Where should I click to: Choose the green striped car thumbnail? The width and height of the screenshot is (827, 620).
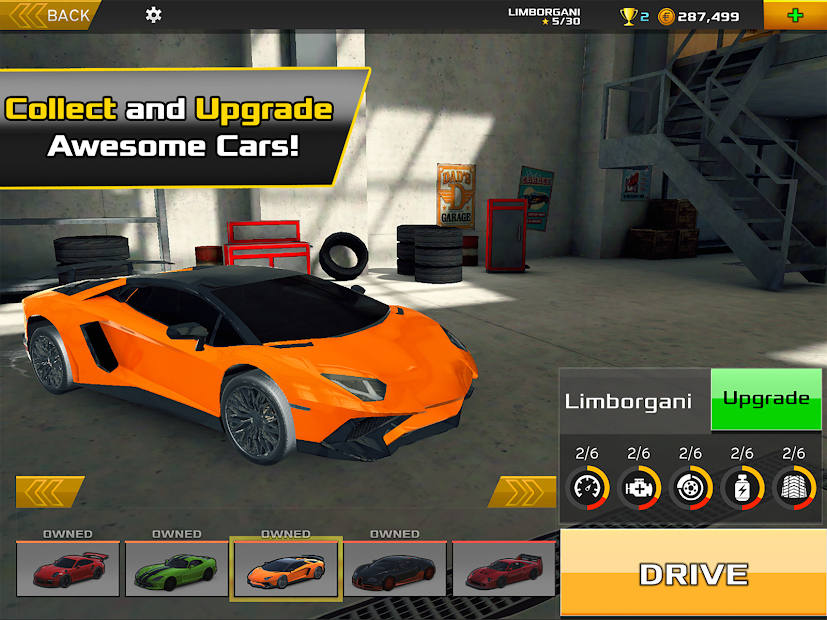coord(177,569)
